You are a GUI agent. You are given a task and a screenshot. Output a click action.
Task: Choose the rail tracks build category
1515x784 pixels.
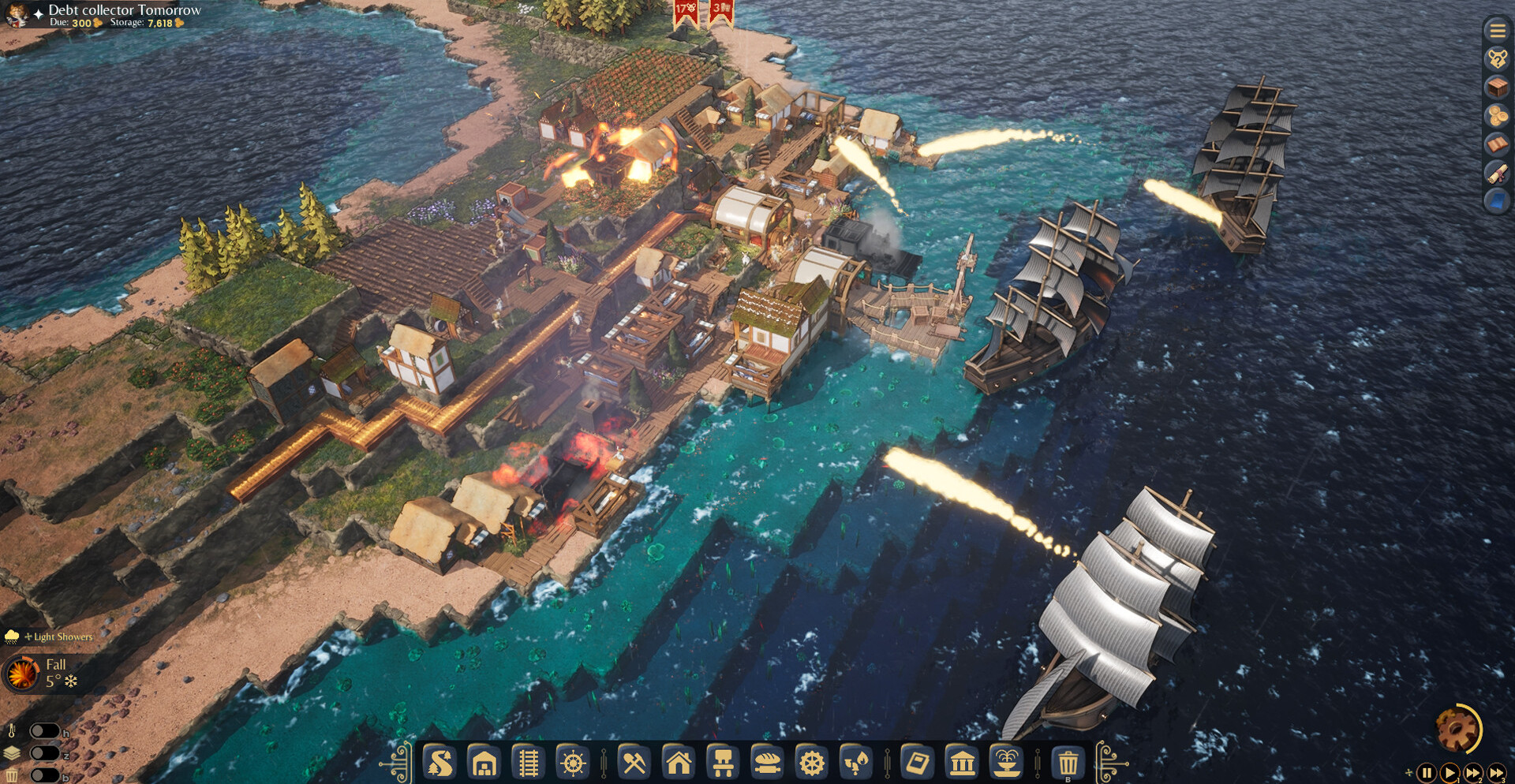[x=528, y=763]
